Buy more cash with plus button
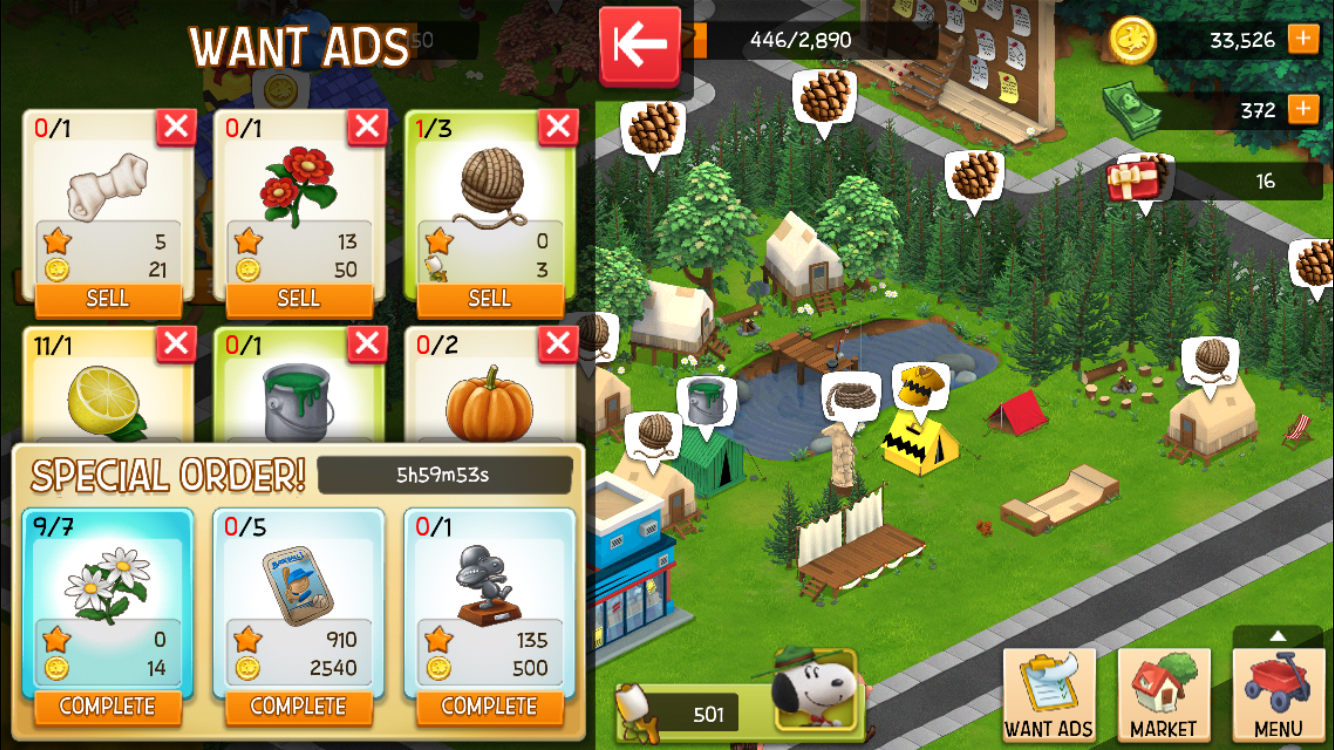This screenshot has width=1334, height=750. pos(1303,109)
